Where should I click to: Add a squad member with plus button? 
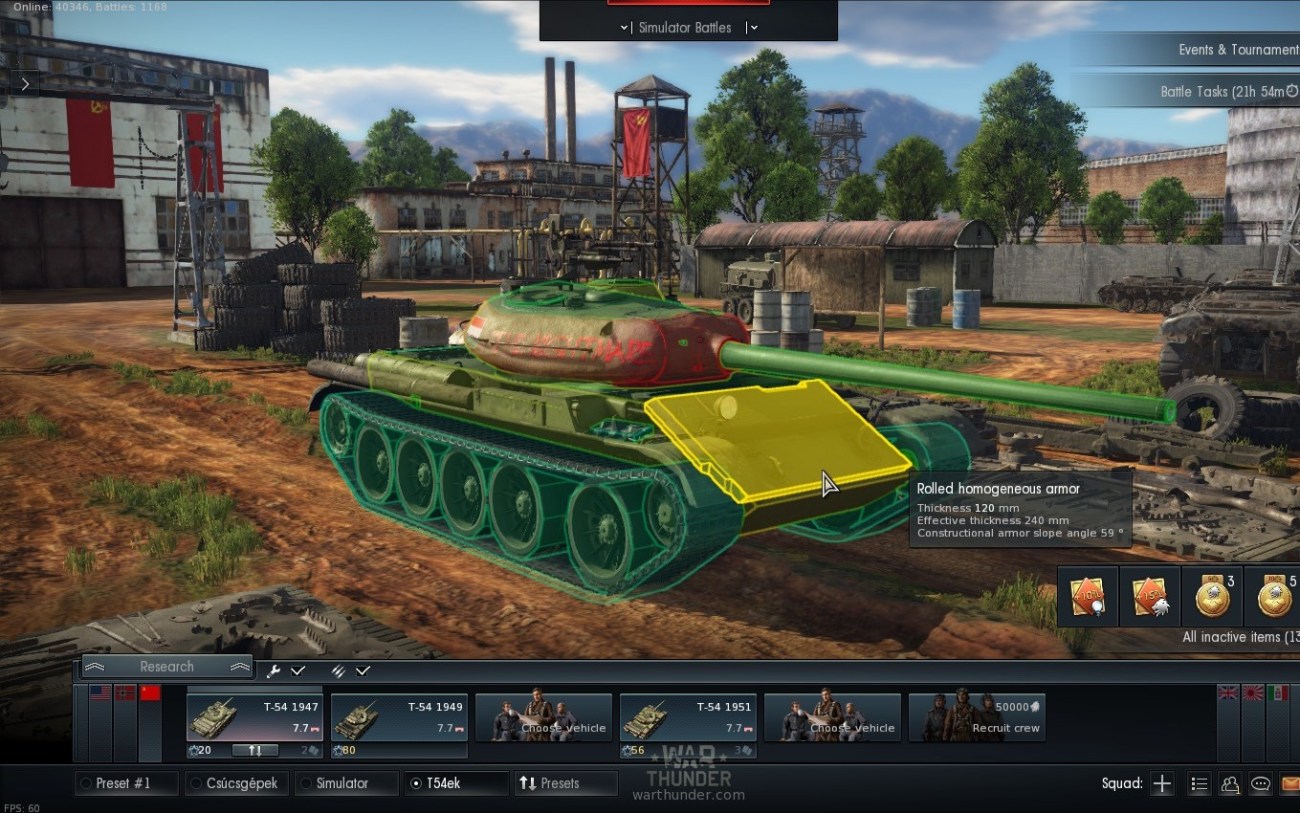point(1161,784)
